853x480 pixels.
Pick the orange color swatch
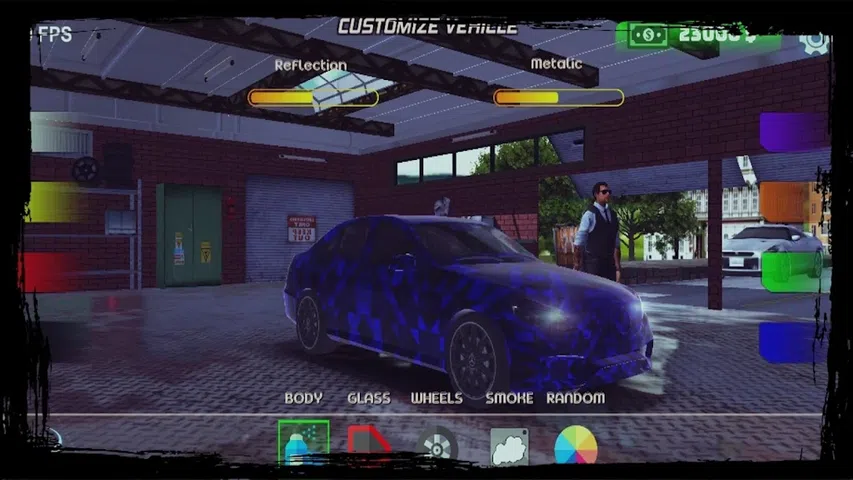(x=793, y=201)
